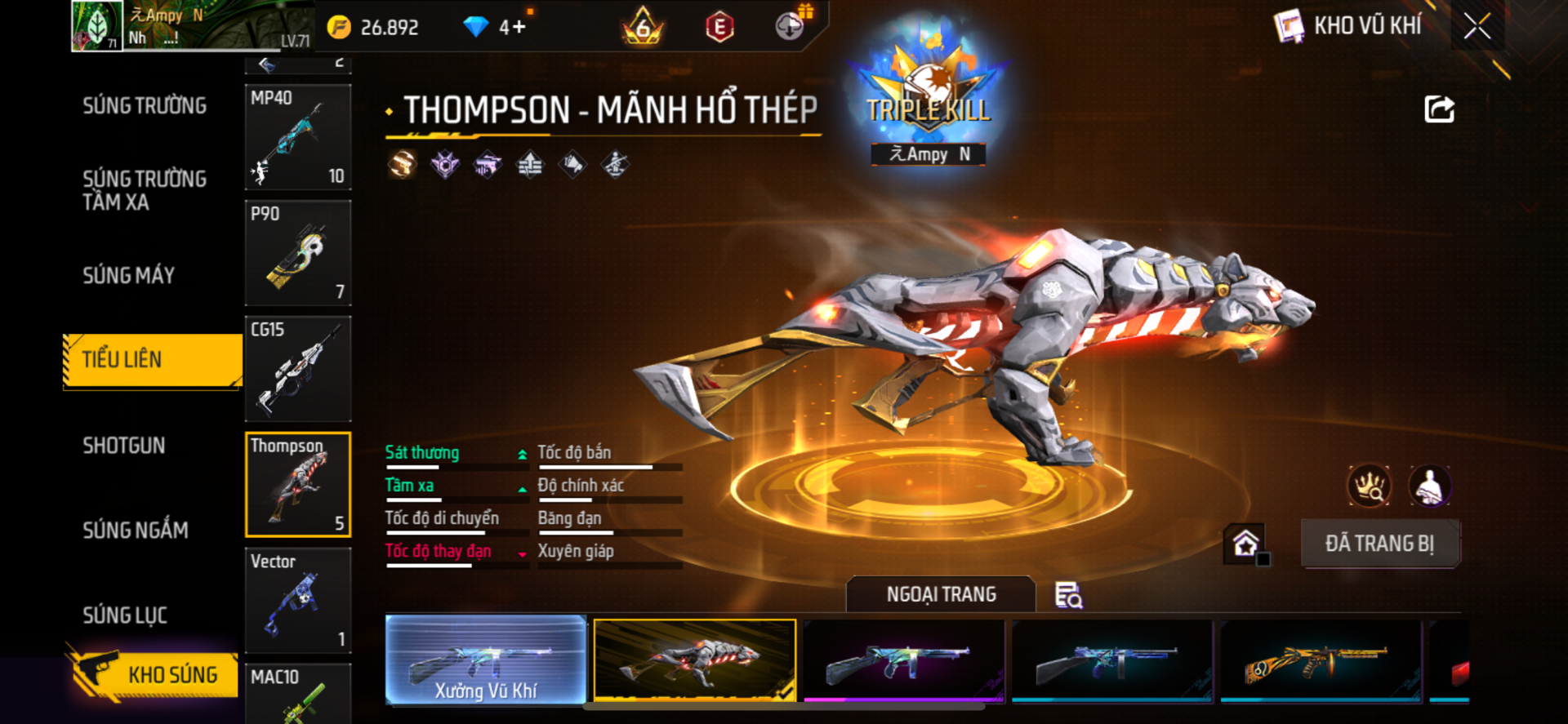Image resolution: width=1568 pixels, height=724 pixels.
Task: Open the Xưởng Vũ Khí workshop tile
Action: (x=486, y=660)
